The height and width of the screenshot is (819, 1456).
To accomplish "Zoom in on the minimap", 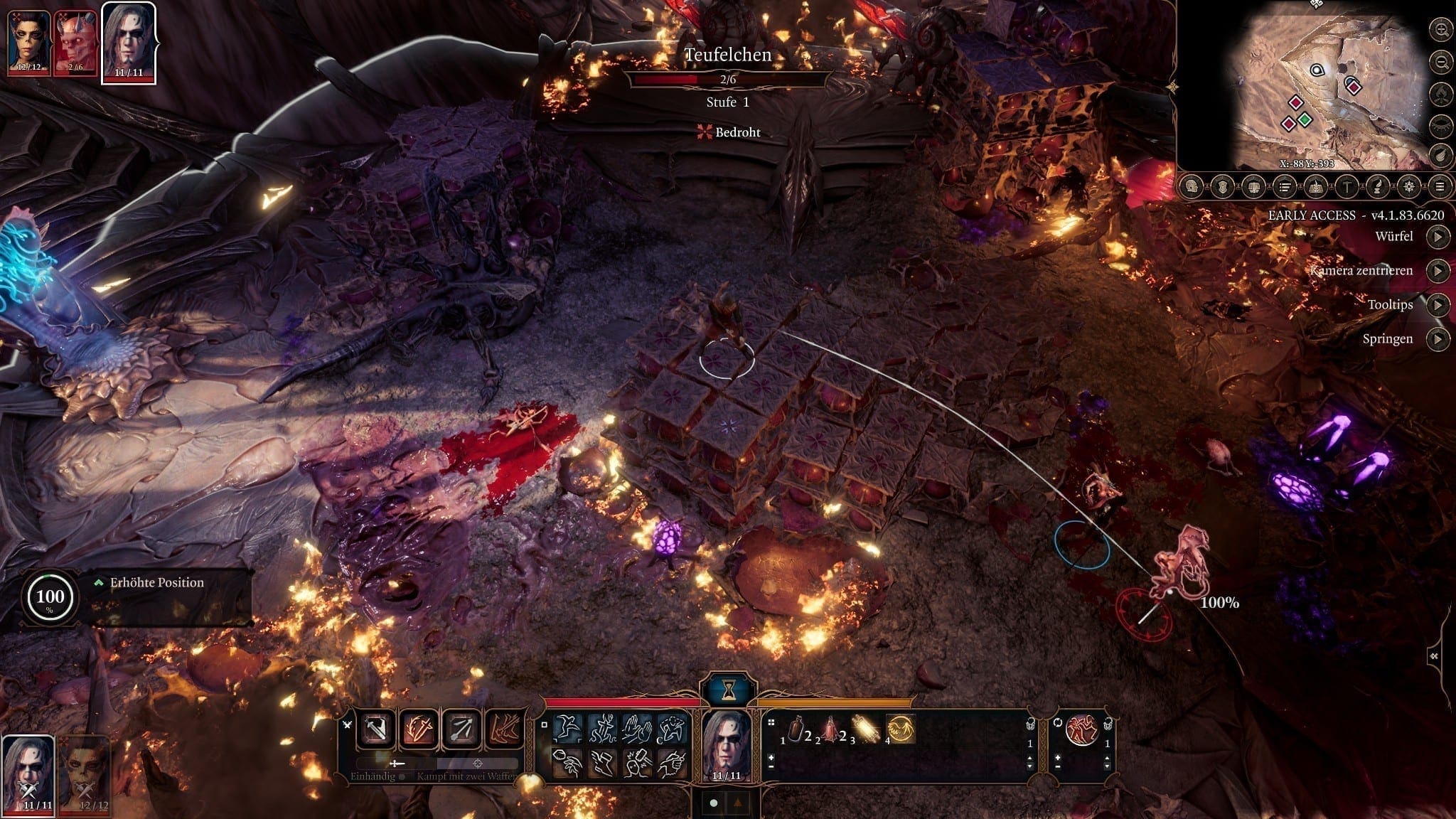I will [x=1441, y=30].
